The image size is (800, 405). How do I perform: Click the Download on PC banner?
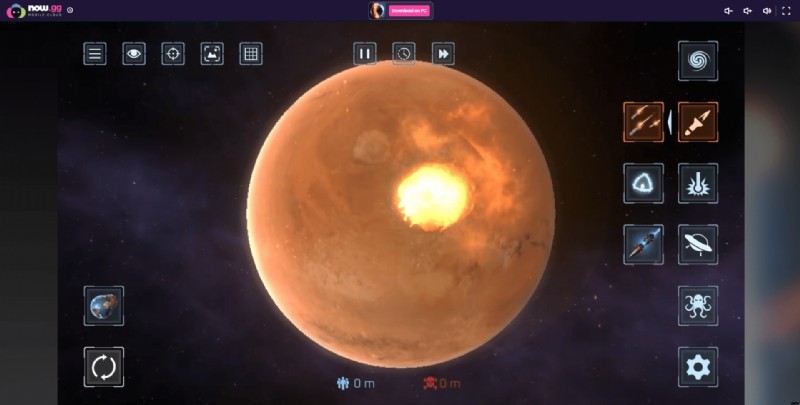tap(409, 10)
